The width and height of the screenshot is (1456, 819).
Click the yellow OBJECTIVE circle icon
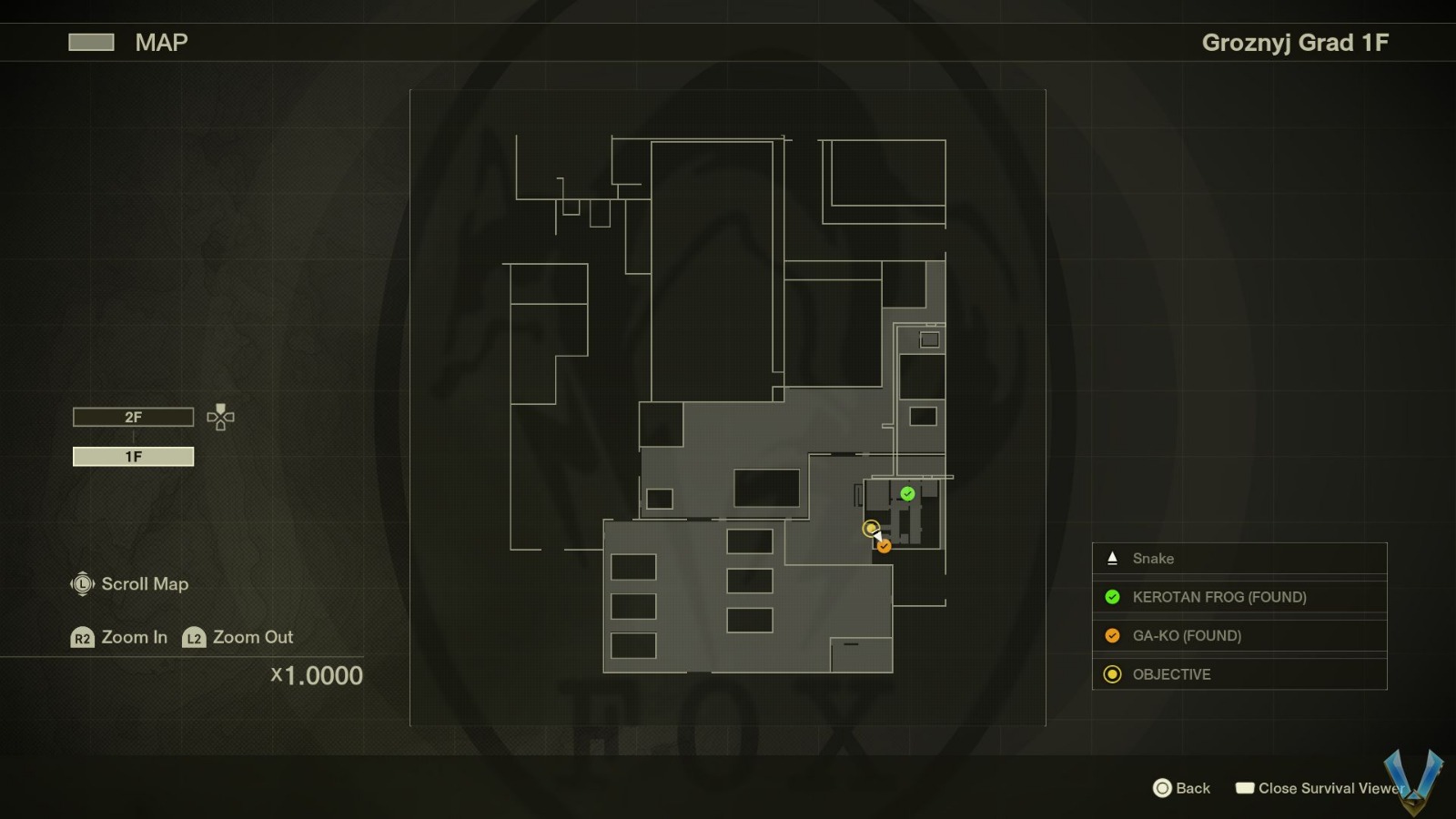pos(1111,674)
